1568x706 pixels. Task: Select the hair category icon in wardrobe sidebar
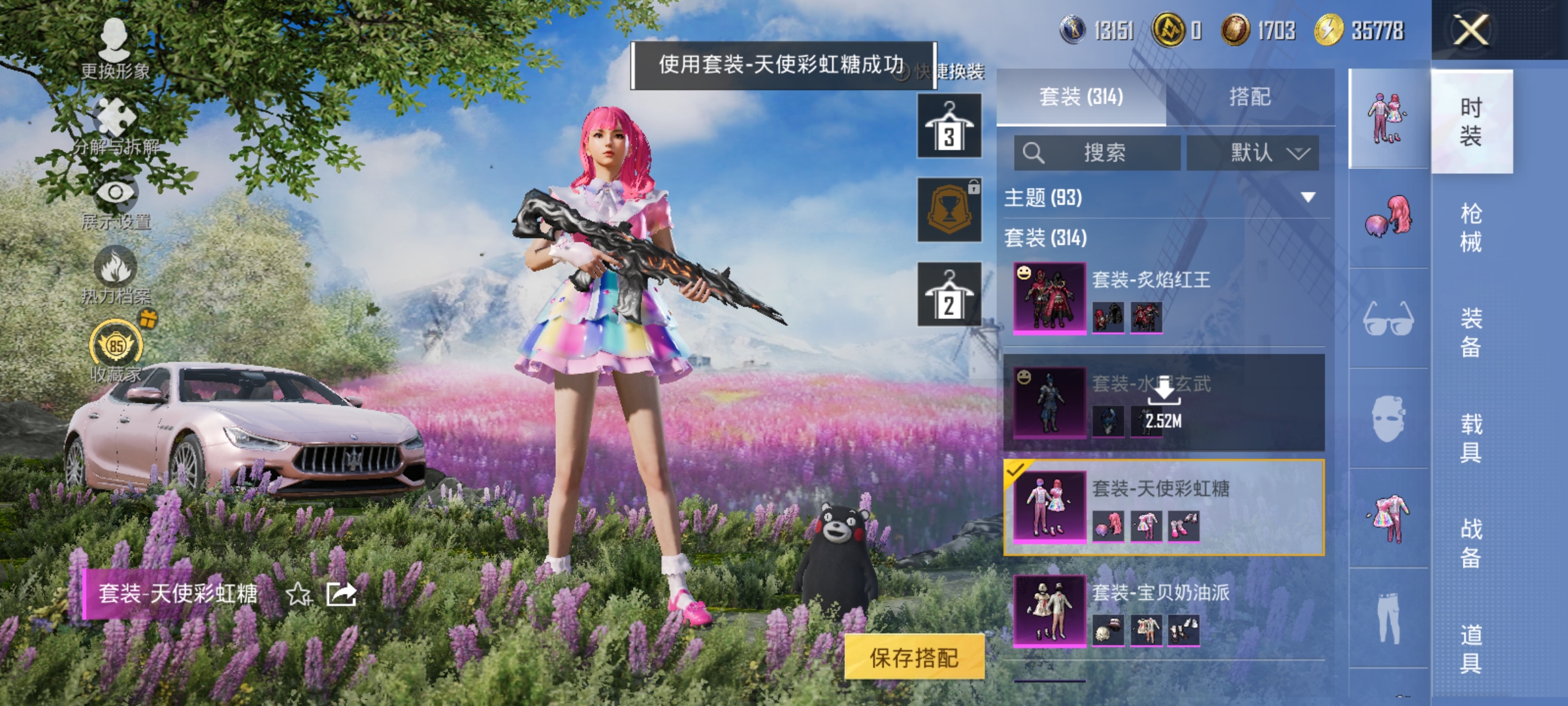[x=1388, y=216]
